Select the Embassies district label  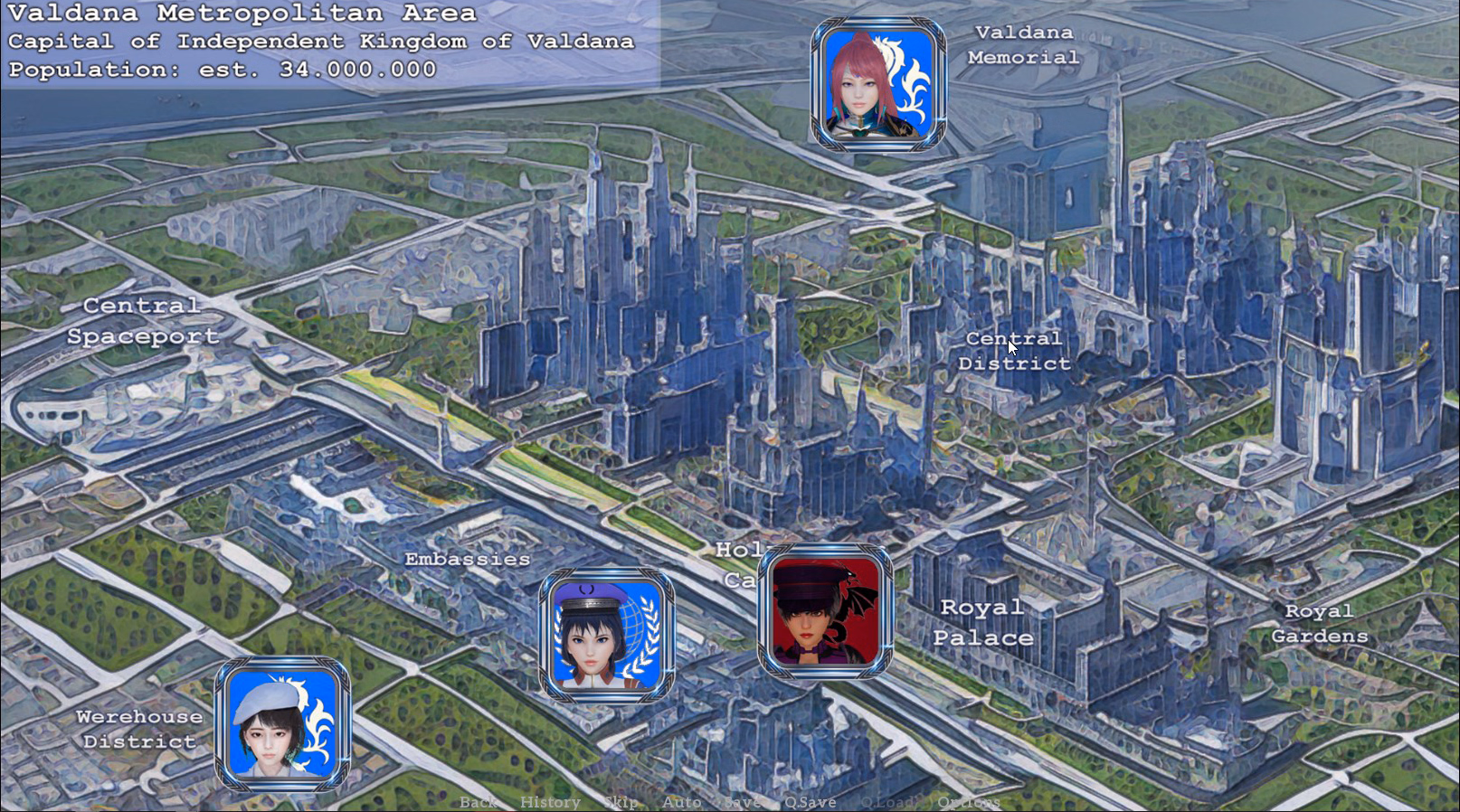coord(469,559)
